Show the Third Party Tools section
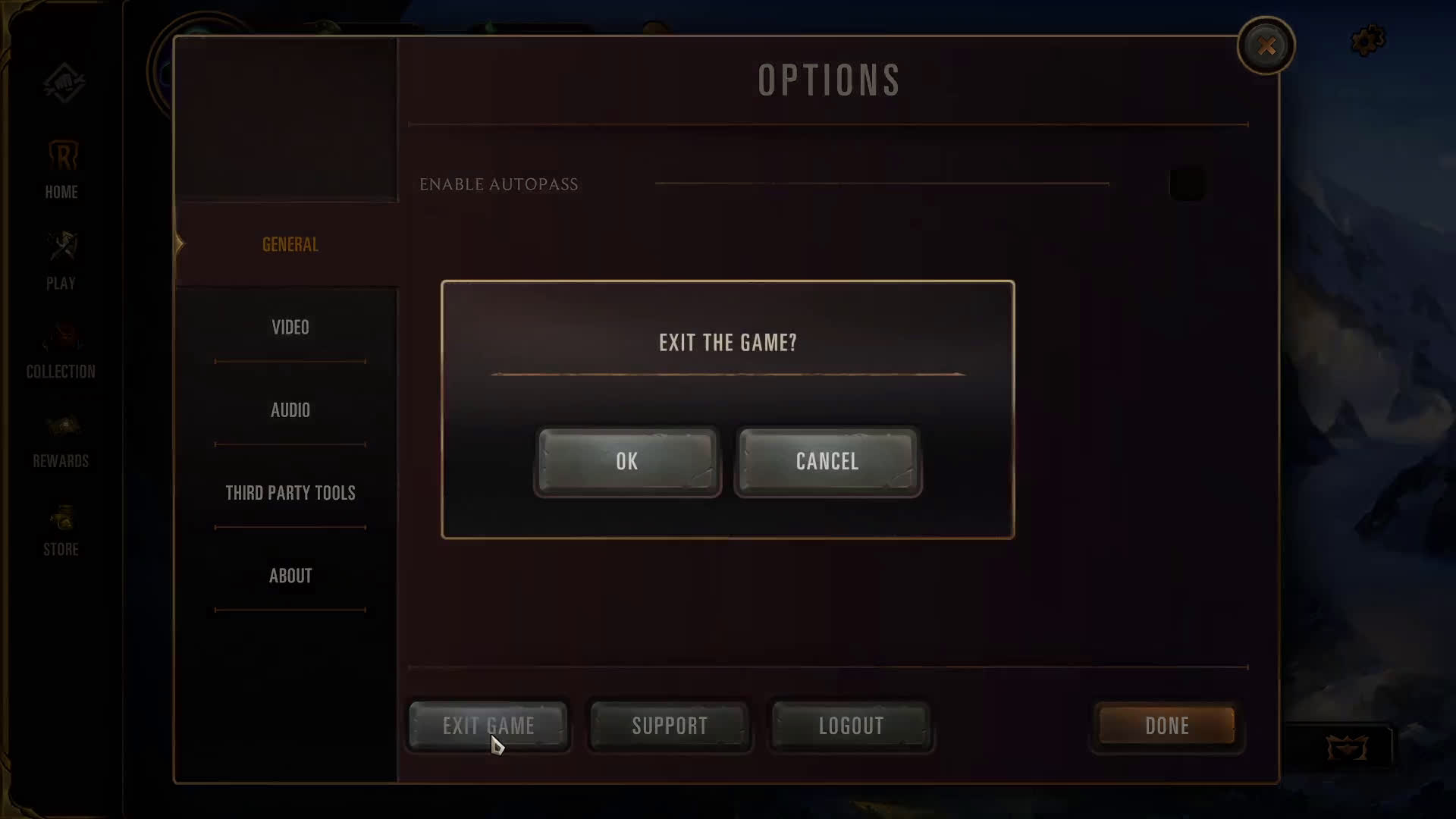The image size is (1456, 819). [x=290, y=493]
